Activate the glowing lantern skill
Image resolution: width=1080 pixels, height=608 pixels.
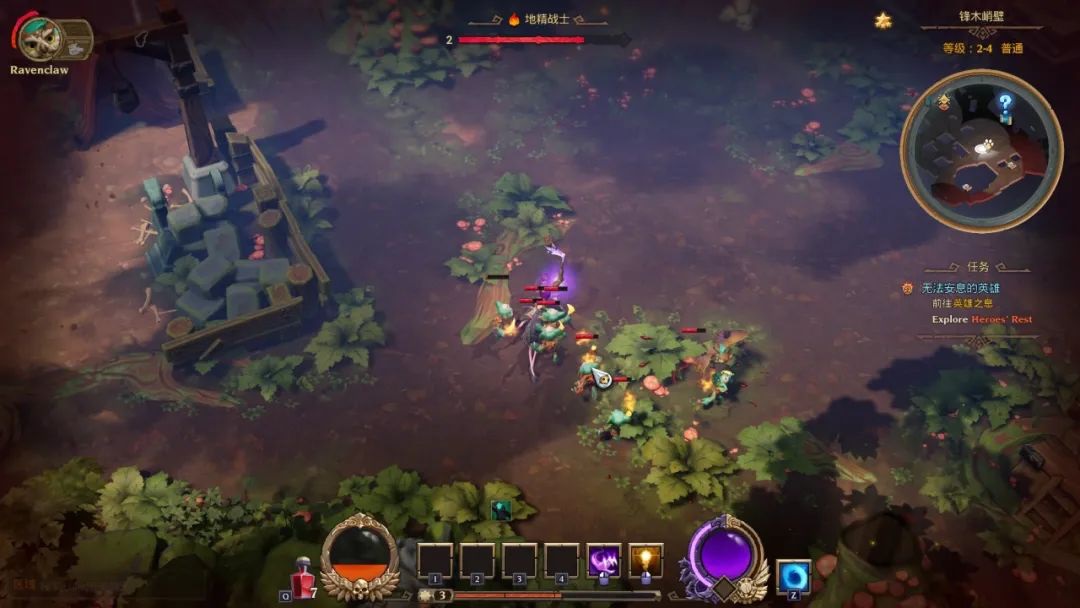tap(645, 561)
